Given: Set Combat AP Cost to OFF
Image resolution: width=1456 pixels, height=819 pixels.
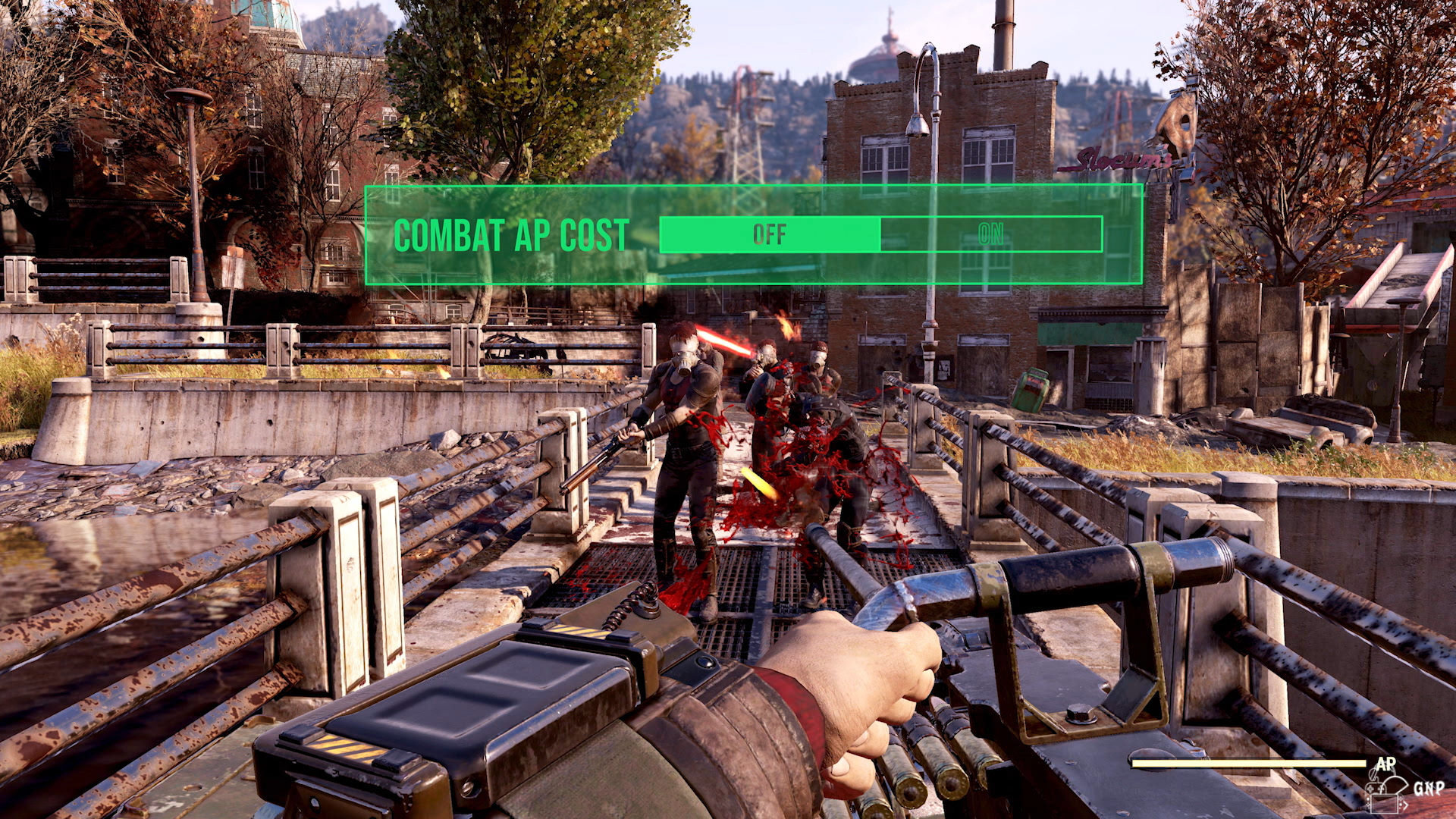Looking at the screenshot, I should tap(770, 234).
